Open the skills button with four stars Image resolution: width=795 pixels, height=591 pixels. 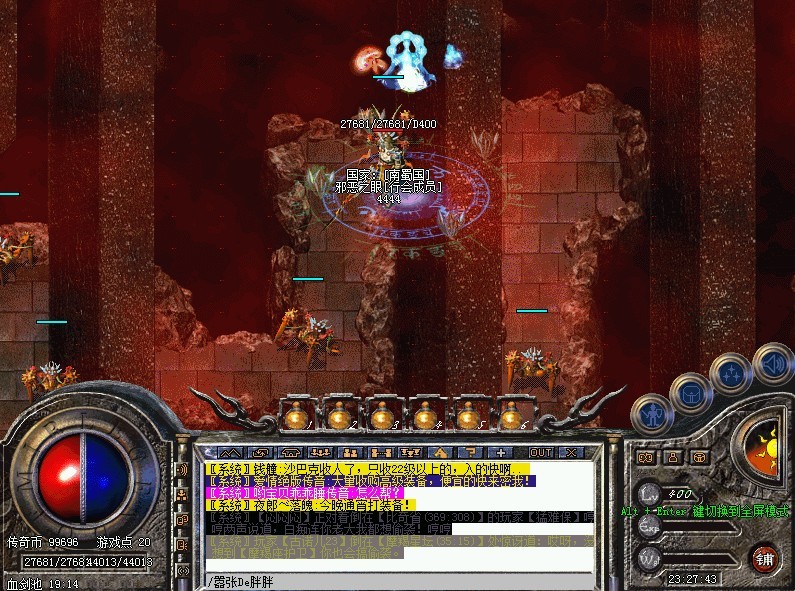(729, 373)
